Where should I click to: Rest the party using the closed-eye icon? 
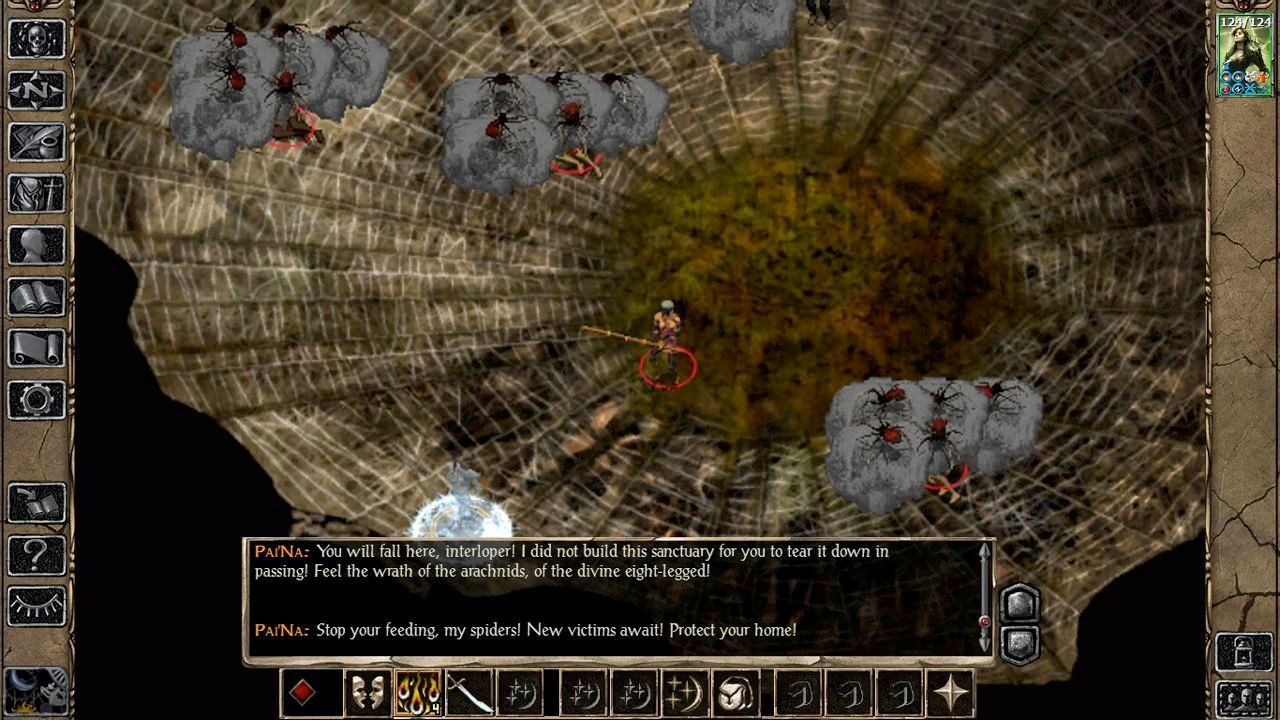pos(37,606)
